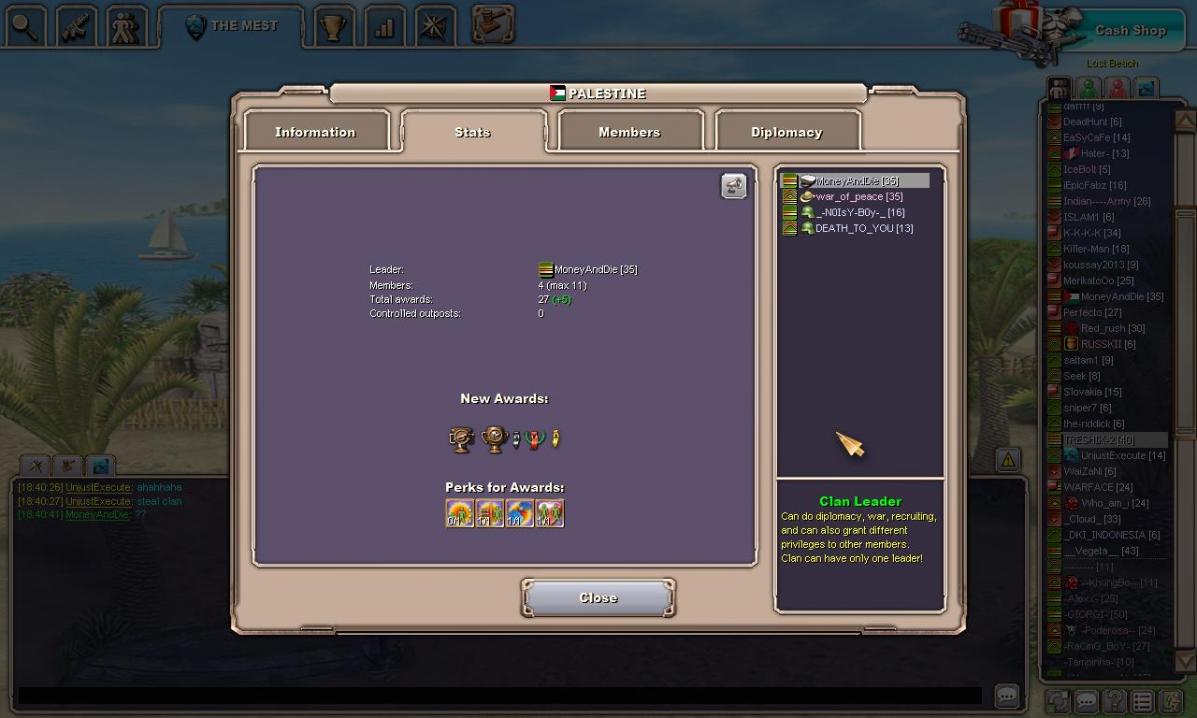Click the chat message input field
The image size is (1197, 718).
point(500,696)
